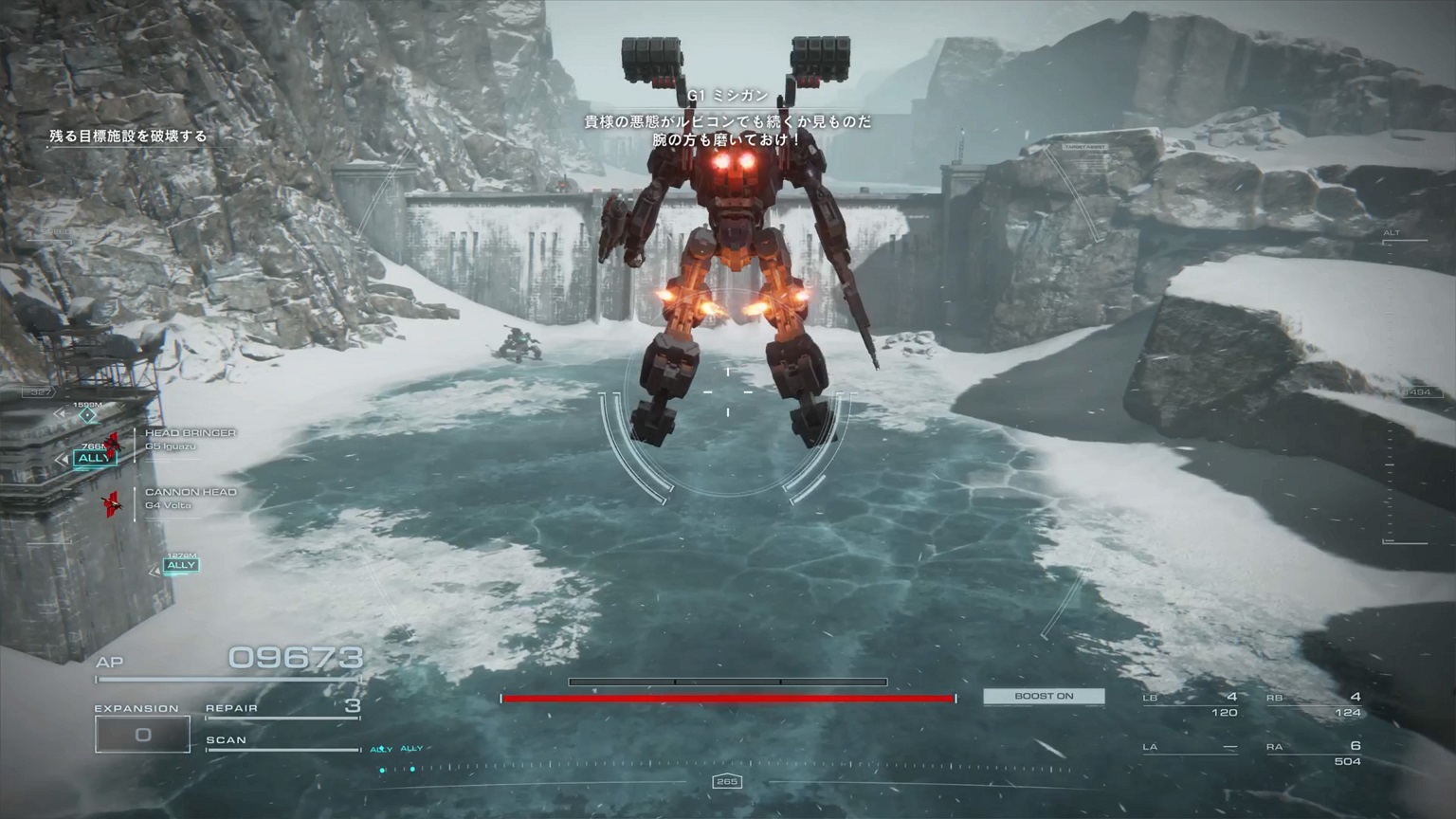Click the compass heading marker showing 265
The image size is (1456, 819).
[727, 782]
